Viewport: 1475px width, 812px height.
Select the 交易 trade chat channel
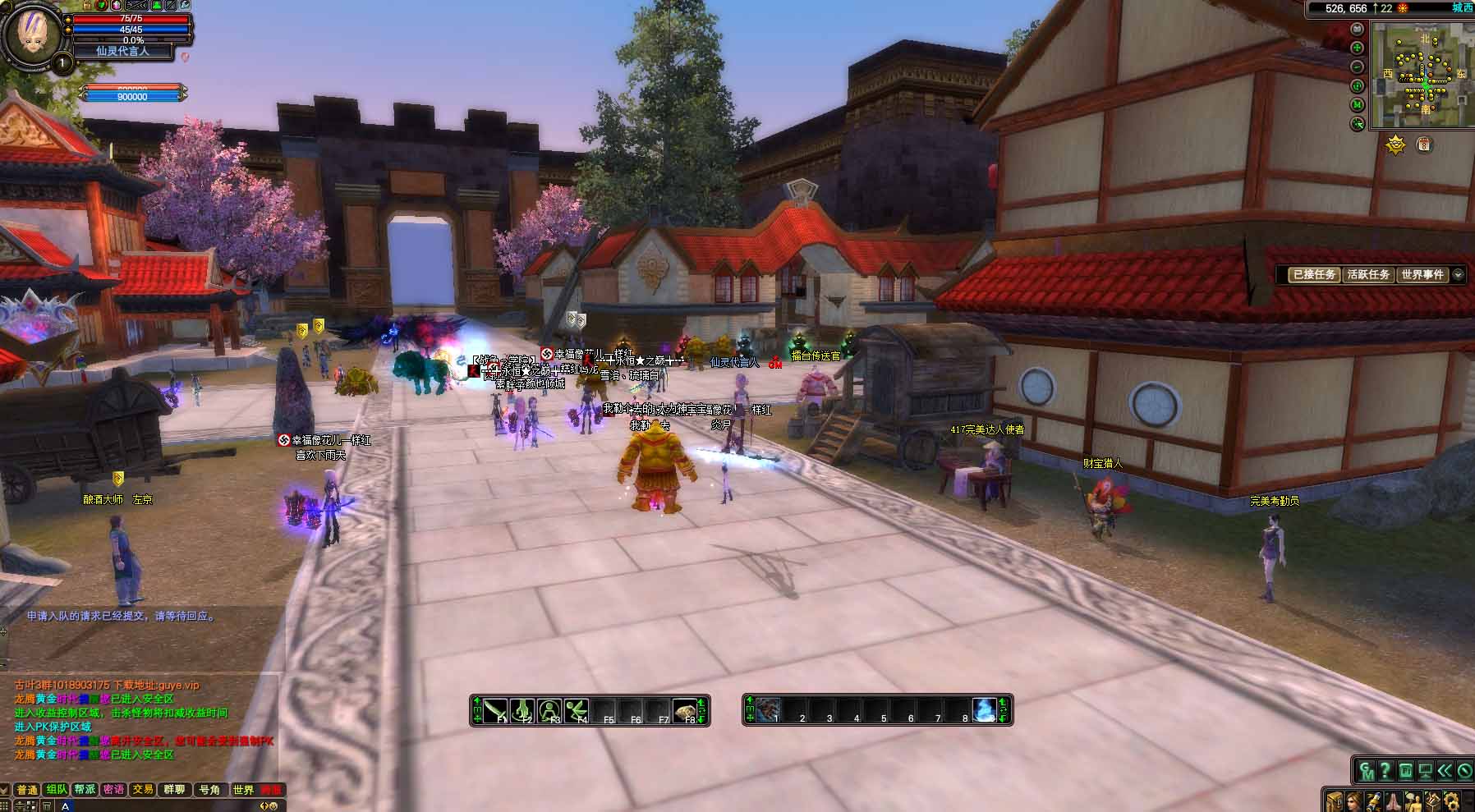[x=143, y=790]
